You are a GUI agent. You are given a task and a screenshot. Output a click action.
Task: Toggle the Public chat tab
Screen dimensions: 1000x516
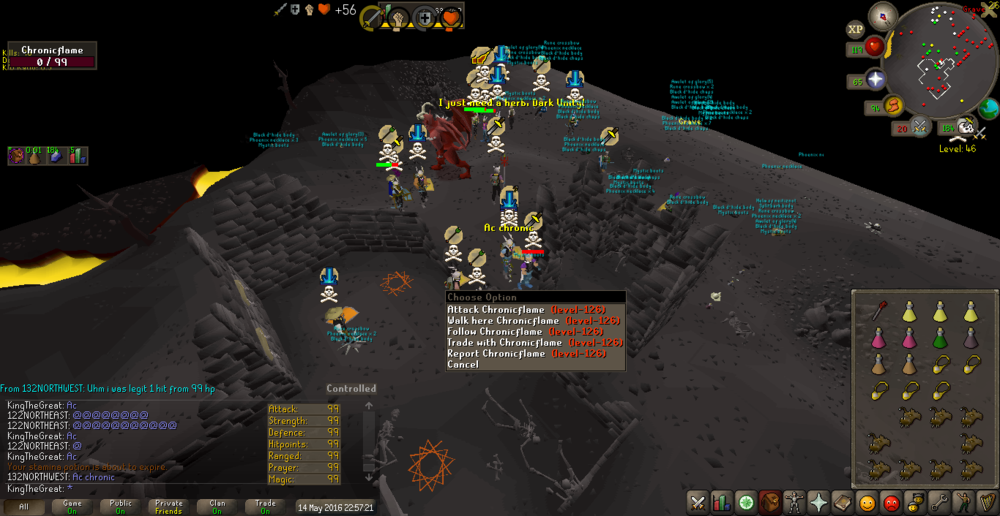point(120,507)
